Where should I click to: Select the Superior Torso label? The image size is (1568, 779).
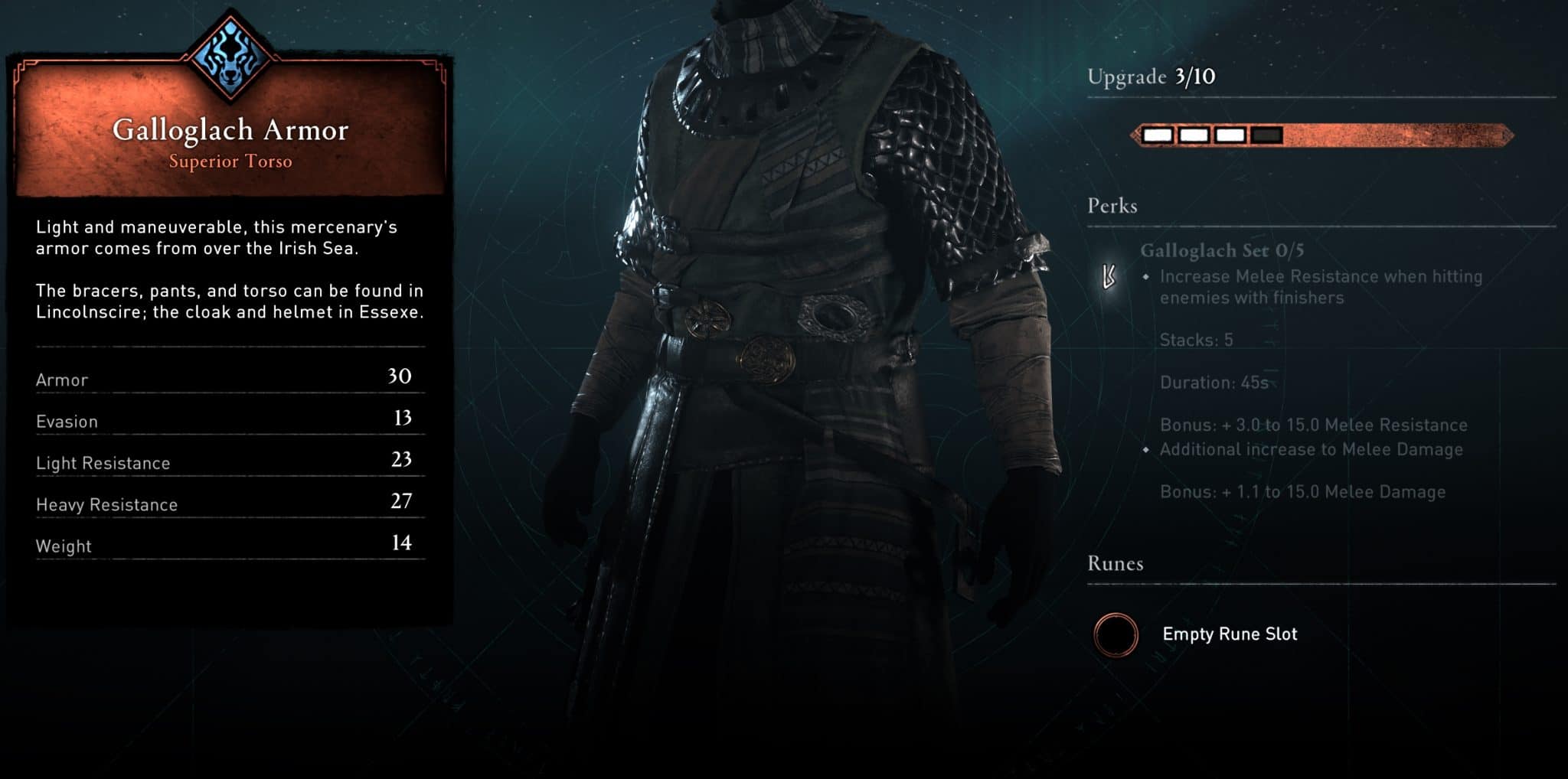click(230, 161)
